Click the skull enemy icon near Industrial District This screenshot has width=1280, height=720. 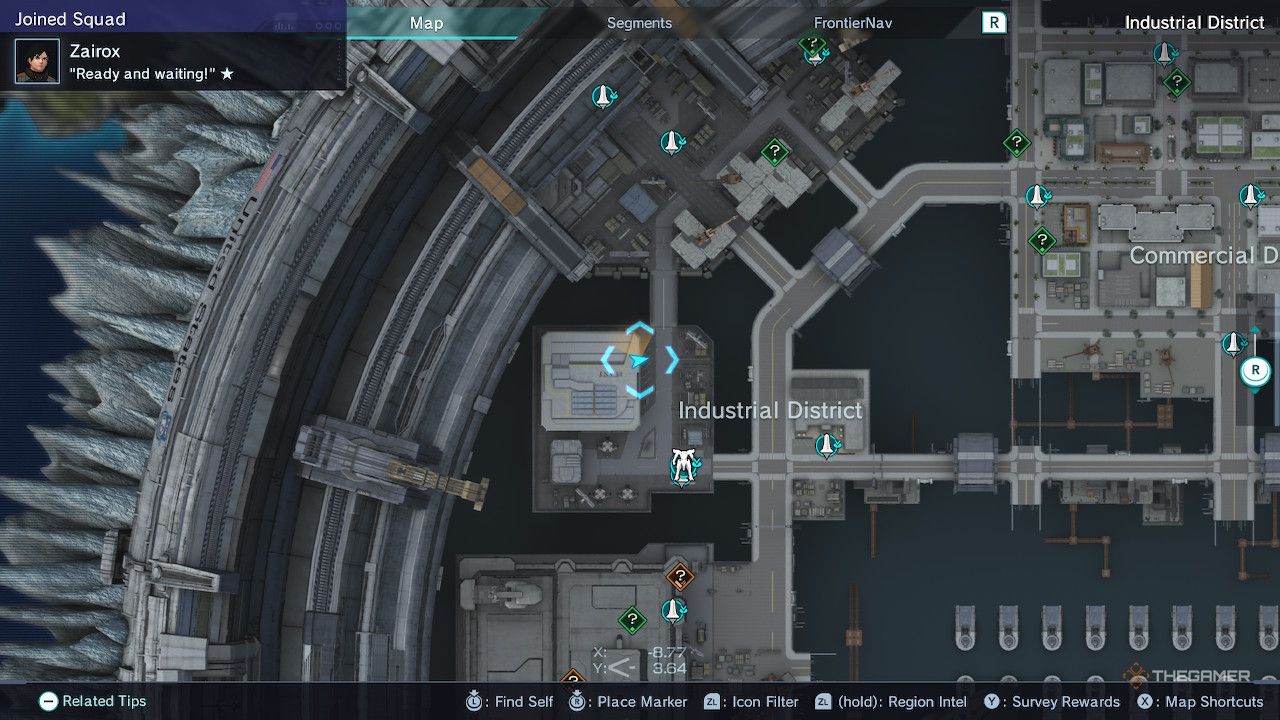coord(681,465)
